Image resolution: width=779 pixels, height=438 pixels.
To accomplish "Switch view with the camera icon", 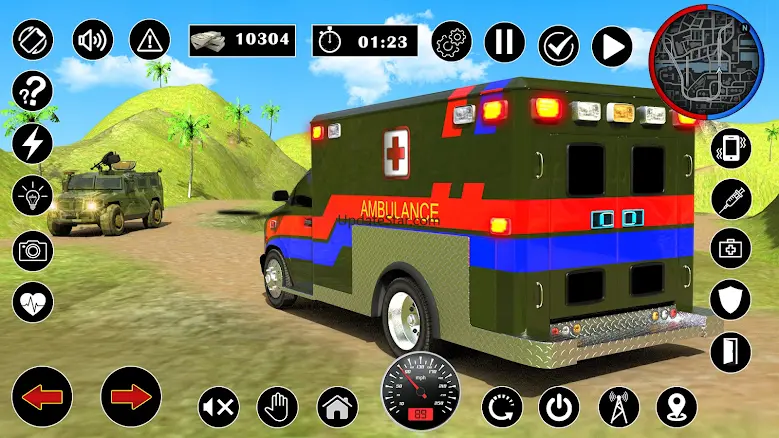I will [32, 249].
